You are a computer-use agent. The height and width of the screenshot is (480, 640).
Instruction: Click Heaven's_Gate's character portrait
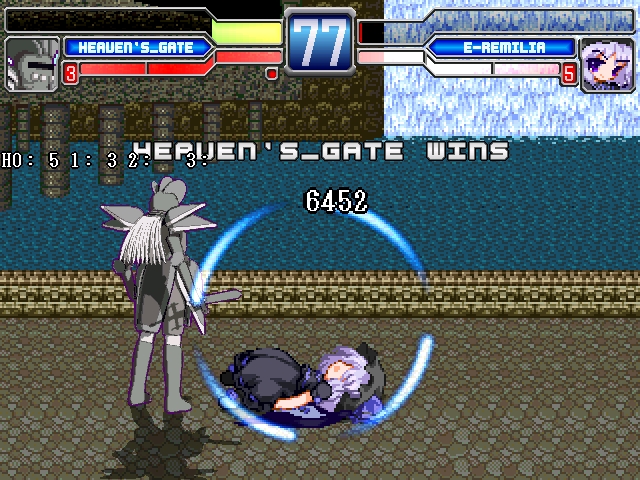(x=31, y=65)
